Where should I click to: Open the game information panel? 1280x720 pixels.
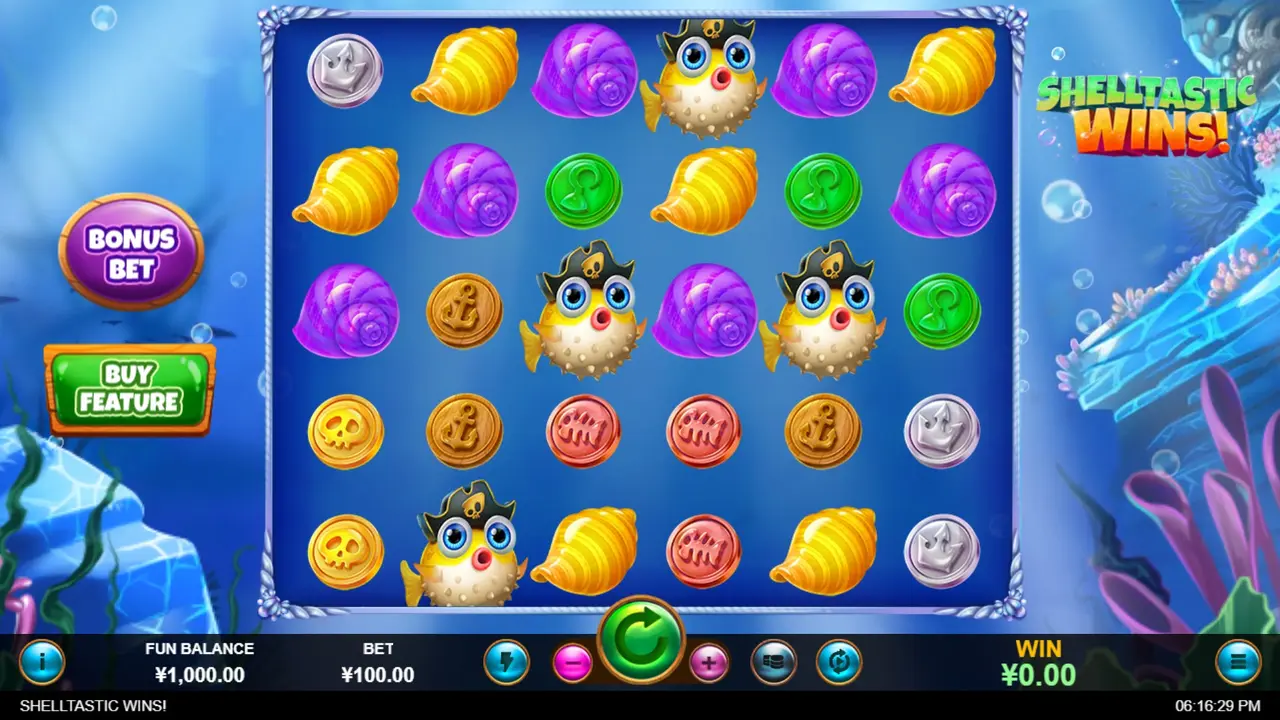pyautogui.click(x=41, y=661)
